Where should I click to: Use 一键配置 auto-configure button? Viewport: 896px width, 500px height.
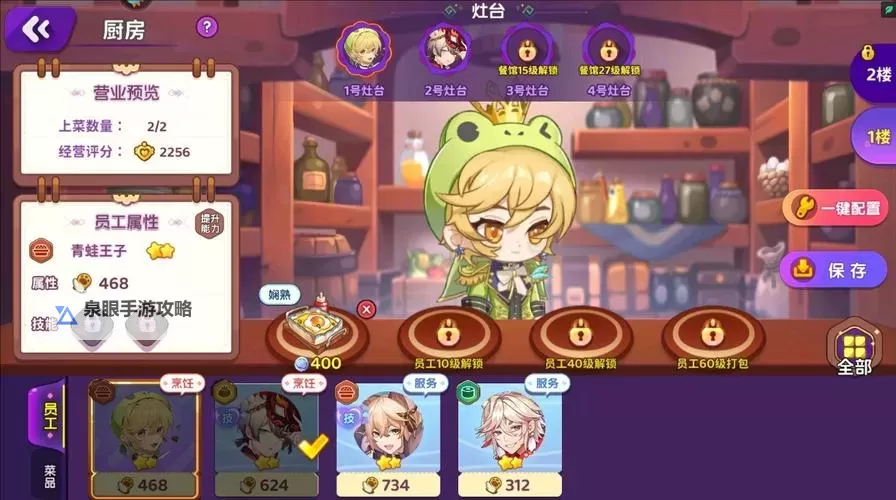tap(837, 208)
